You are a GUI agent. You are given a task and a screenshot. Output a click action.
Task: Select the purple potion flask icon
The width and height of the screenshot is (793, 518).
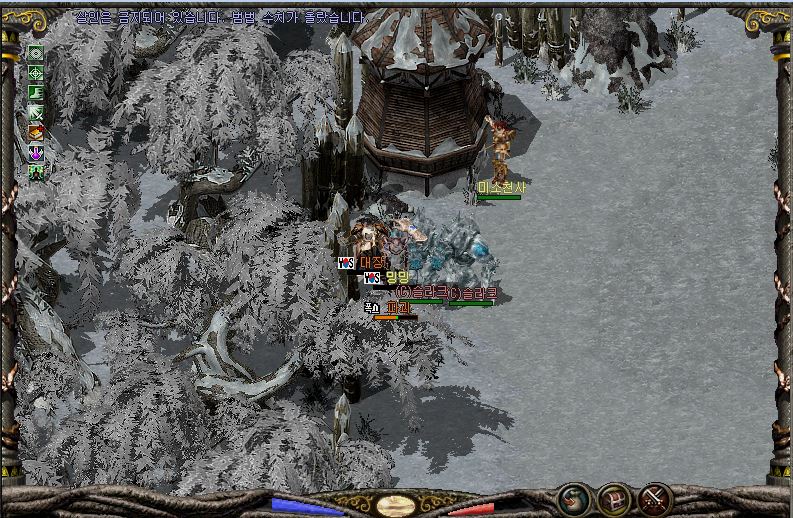36,152
